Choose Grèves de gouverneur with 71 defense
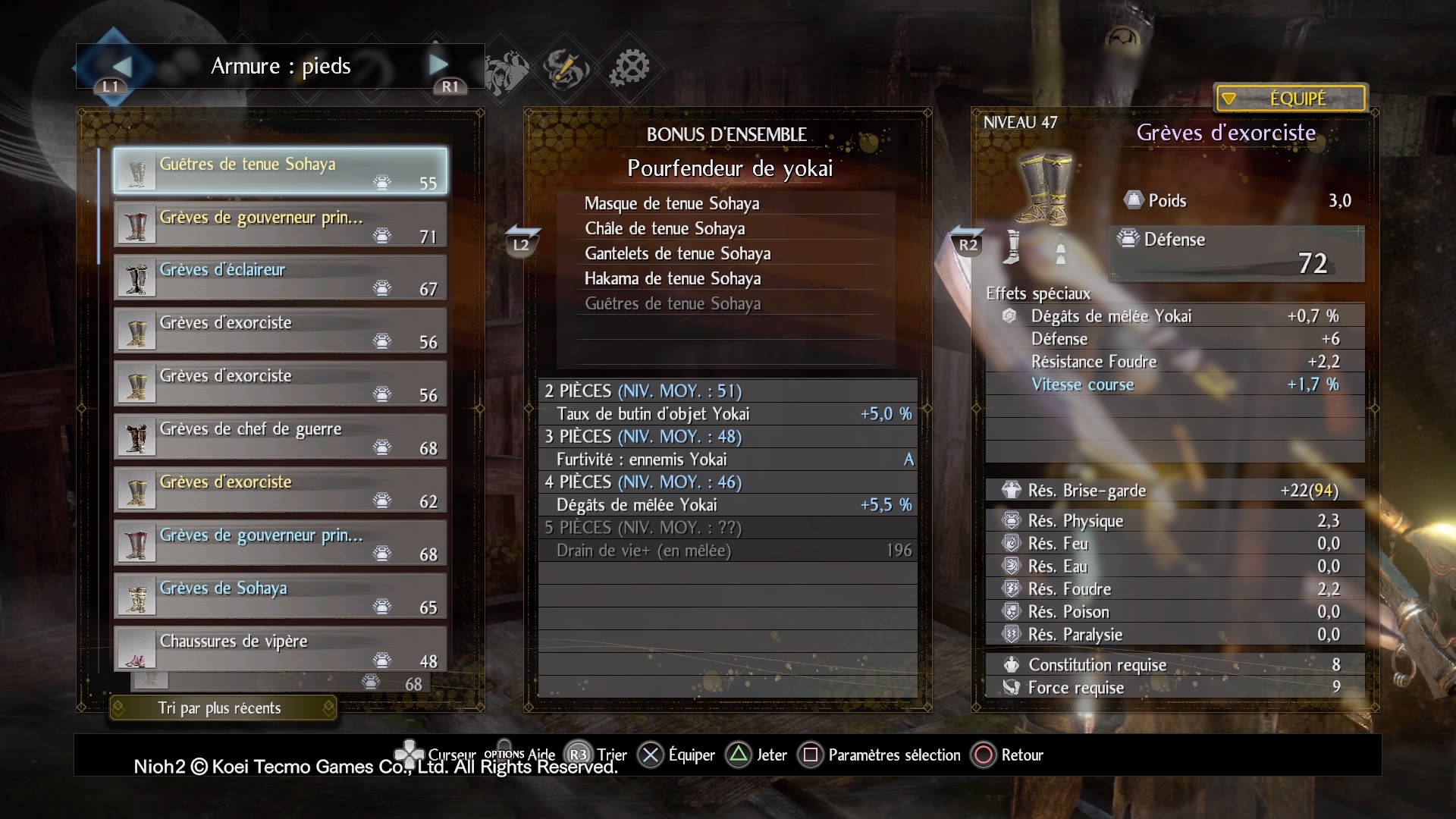The image size is (1456, 819). [x=280, y=224]
